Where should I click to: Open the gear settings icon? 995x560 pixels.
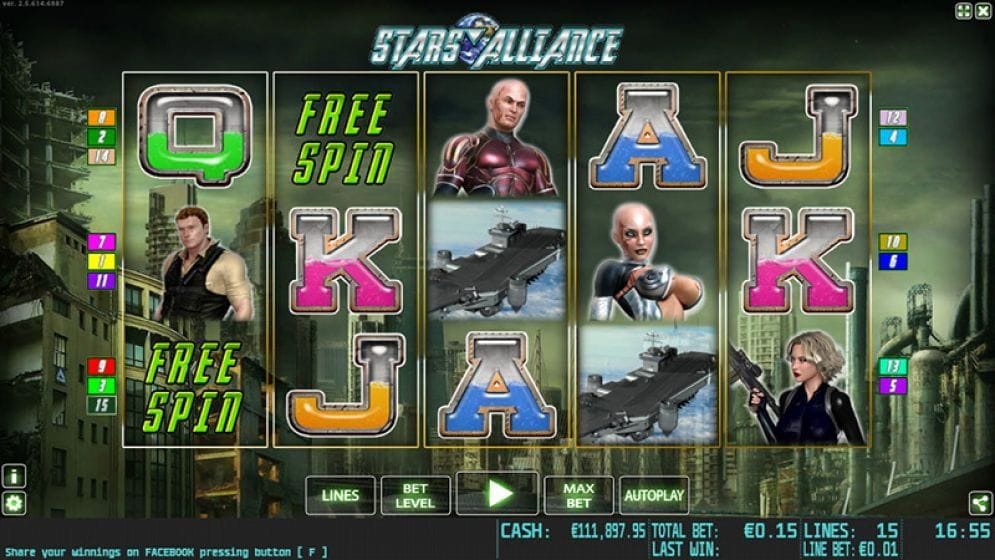pyautogui.click(x=15, y=503)
